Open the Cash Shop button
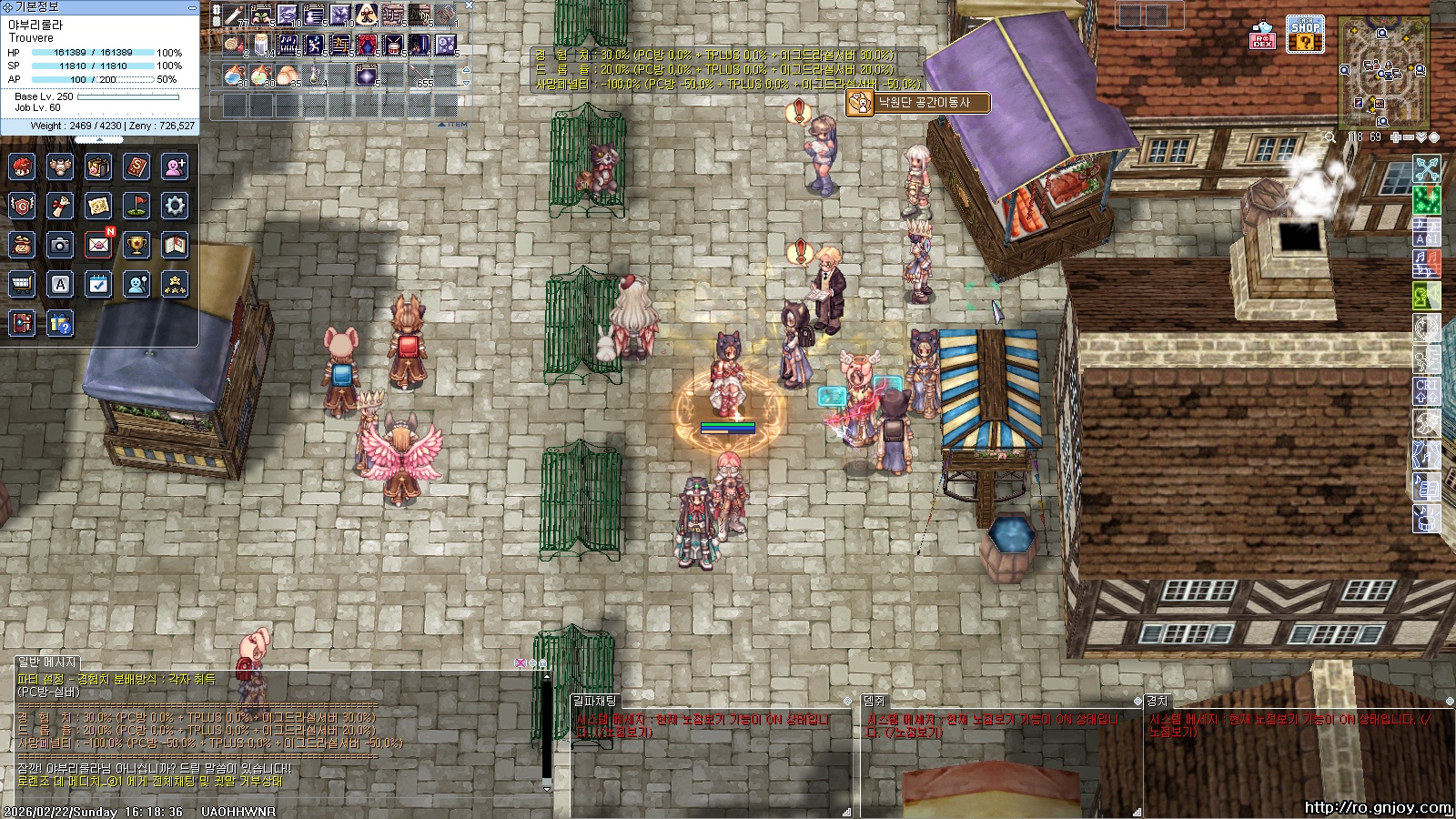Image resolution: width=1456 pixels, height=819 pixels. pos(1305,35)
